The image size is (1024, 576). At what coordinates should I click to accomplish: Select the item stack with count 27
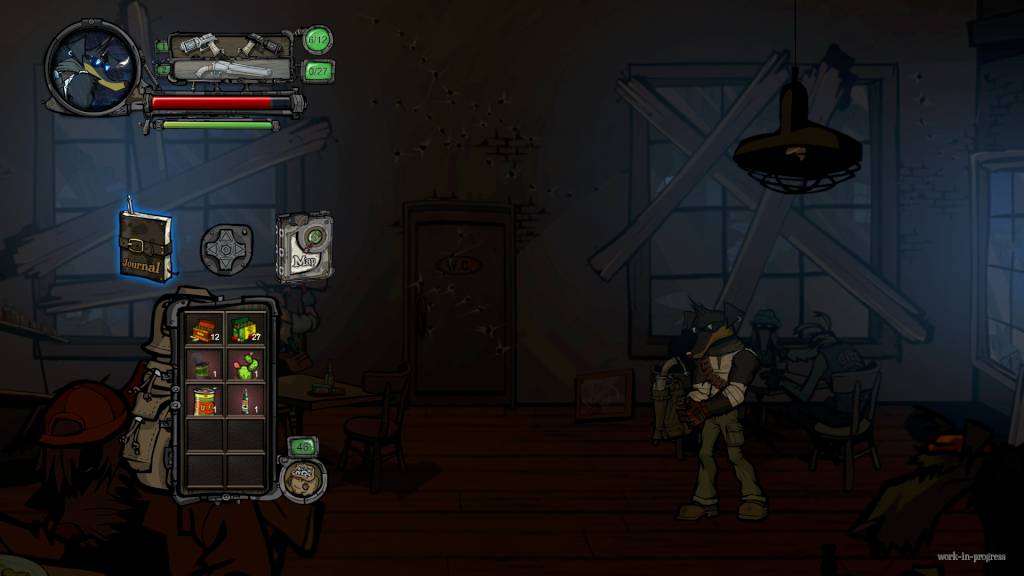pyautogui.click(x=243, y=329)
